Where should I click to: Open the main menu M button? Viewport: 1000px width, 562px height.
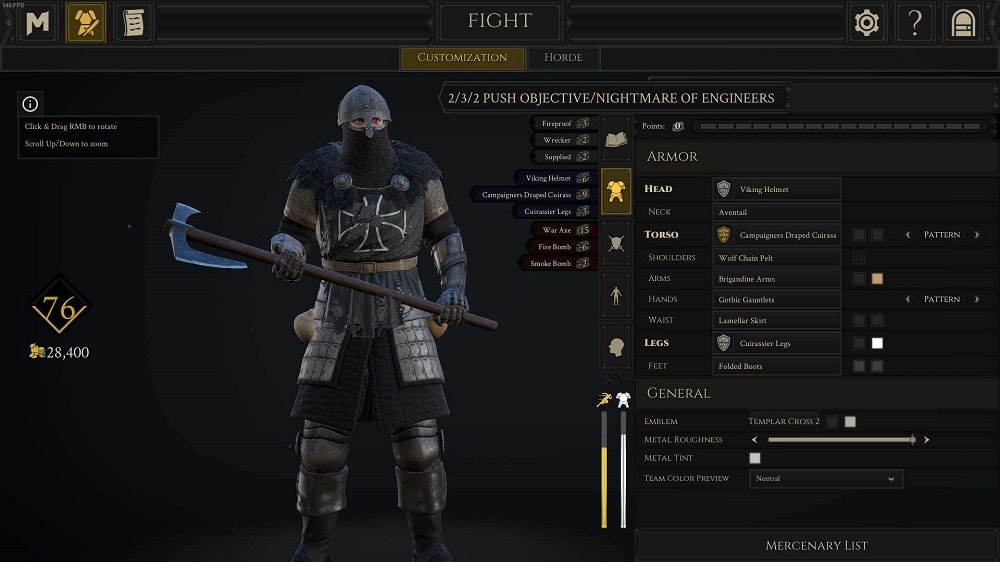coord(38,23)
